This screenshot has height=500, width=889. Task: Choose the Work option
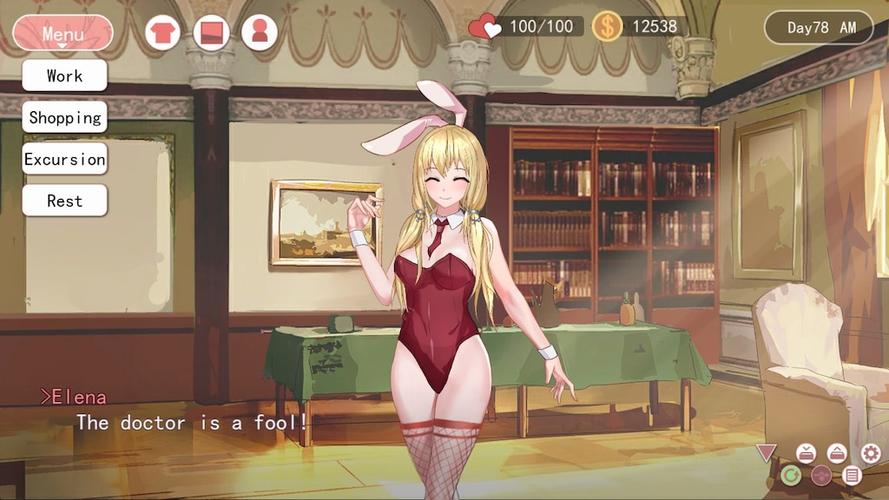click(65, 75)
